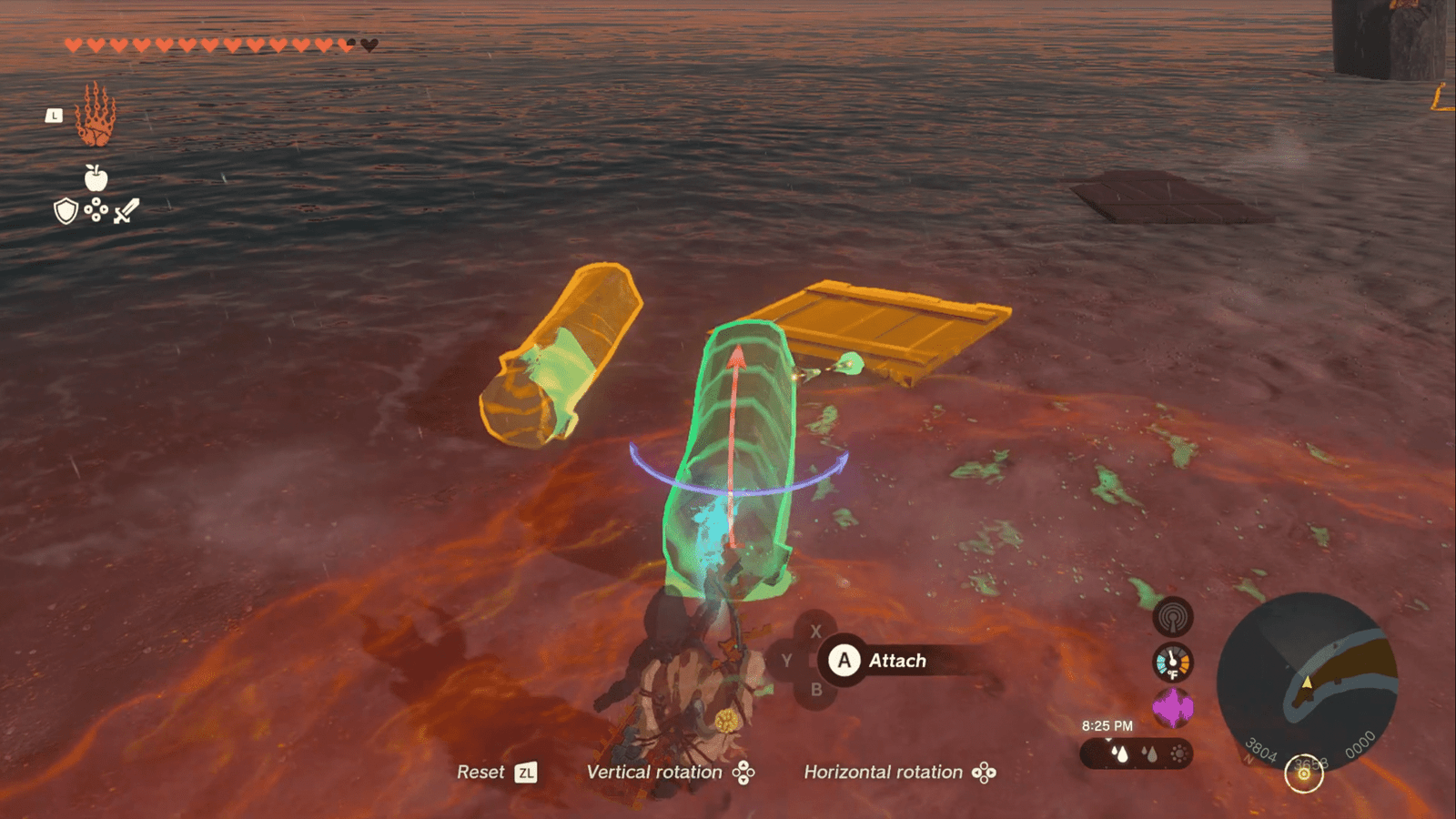1456x819 pixels.
Task: Choose the Attach action
Action: 879,661
